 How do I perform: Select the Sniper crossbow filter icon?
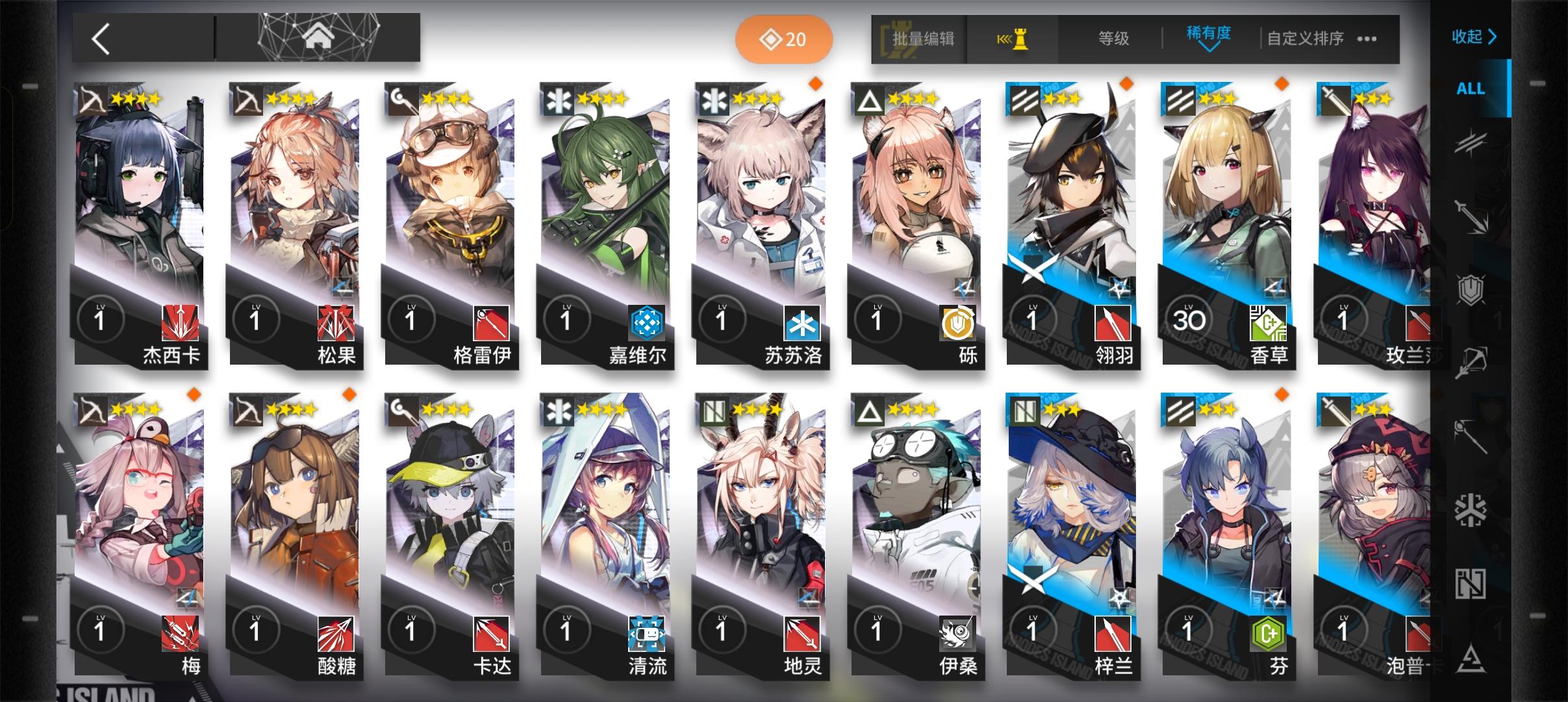(x=1471, y=363)
